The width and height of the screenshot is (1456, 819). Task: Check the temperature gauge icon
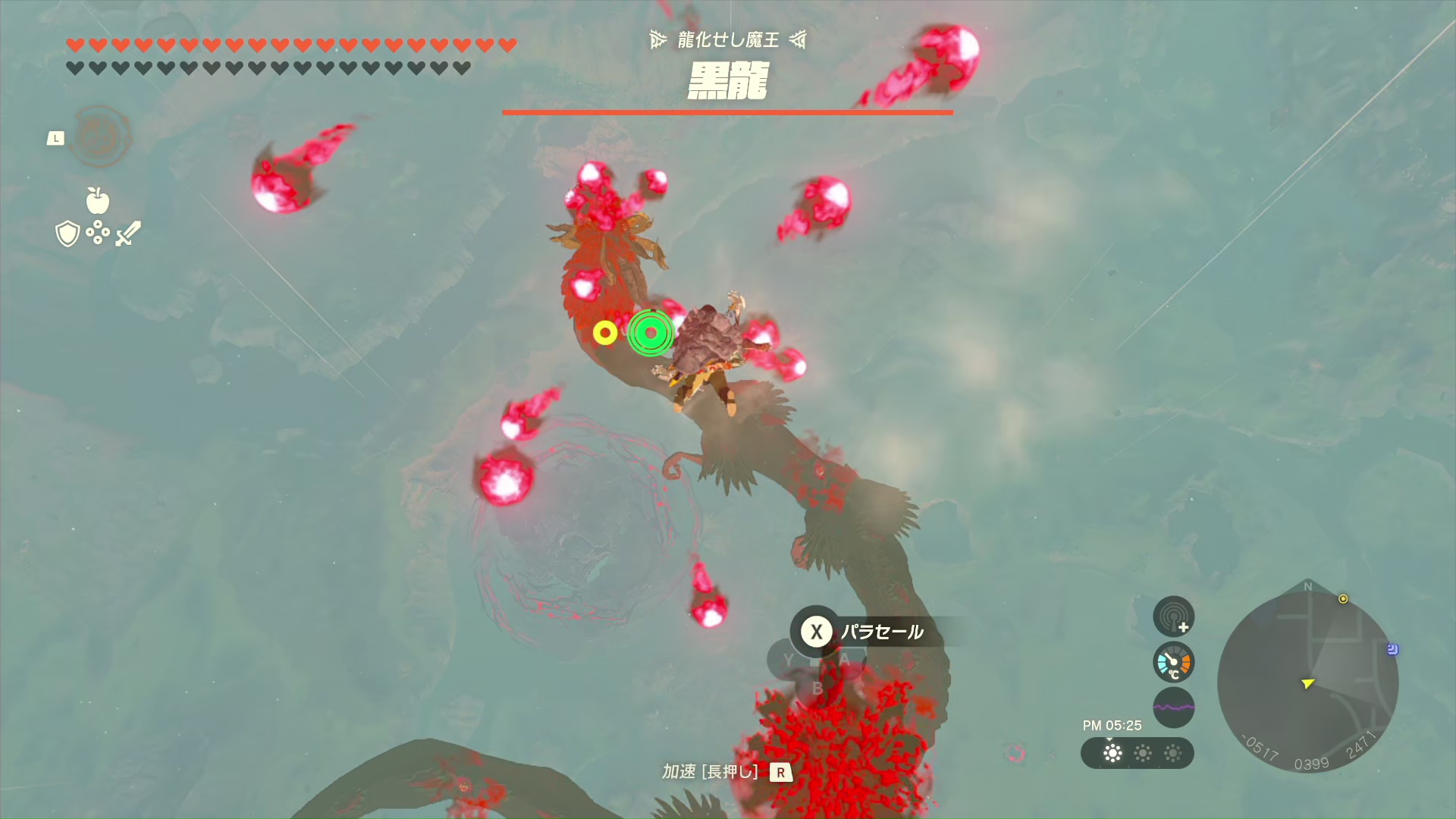(1173, 662)
